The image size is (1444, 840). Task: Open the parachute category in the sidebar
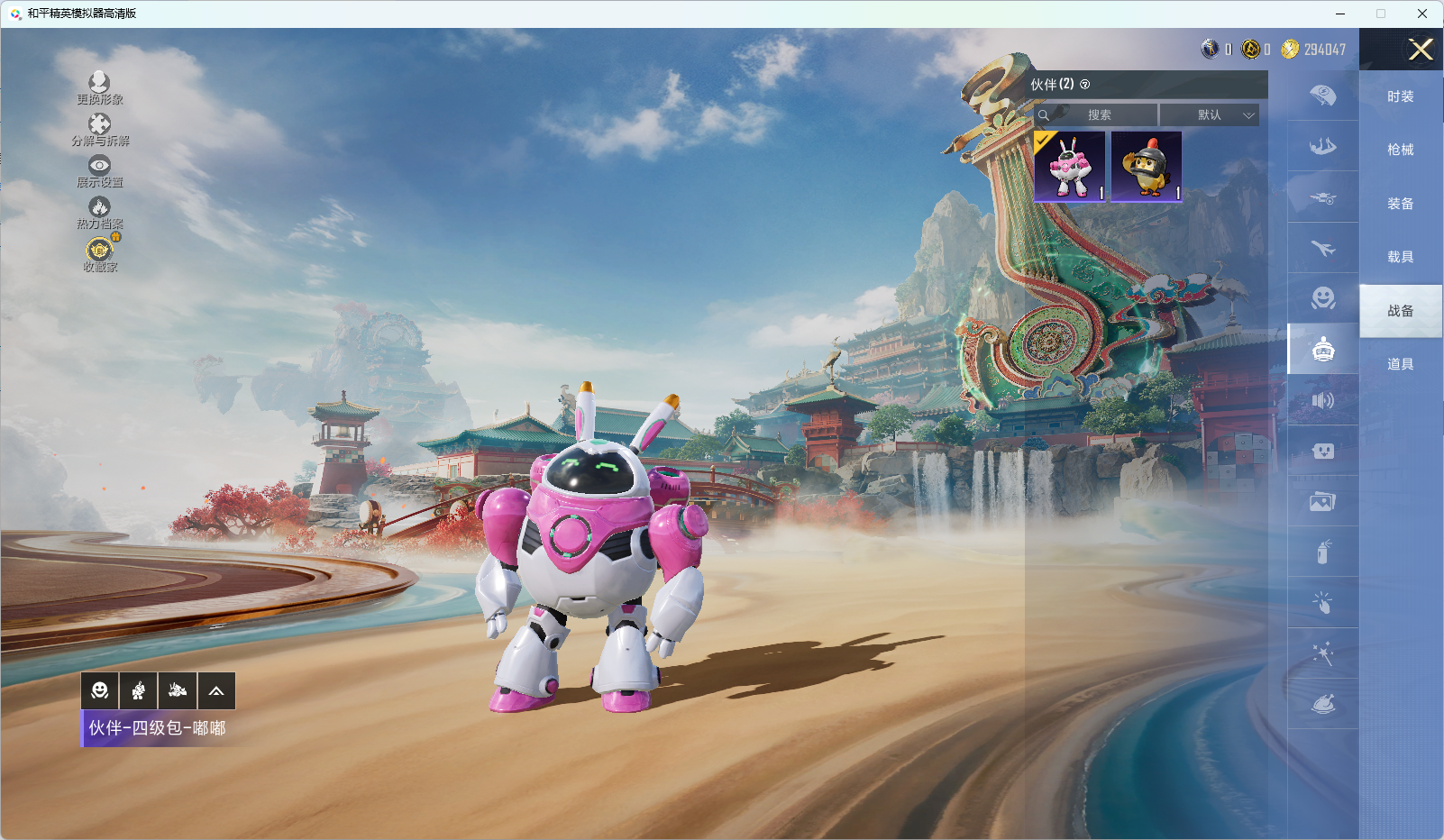click(x=1322, y=96)
